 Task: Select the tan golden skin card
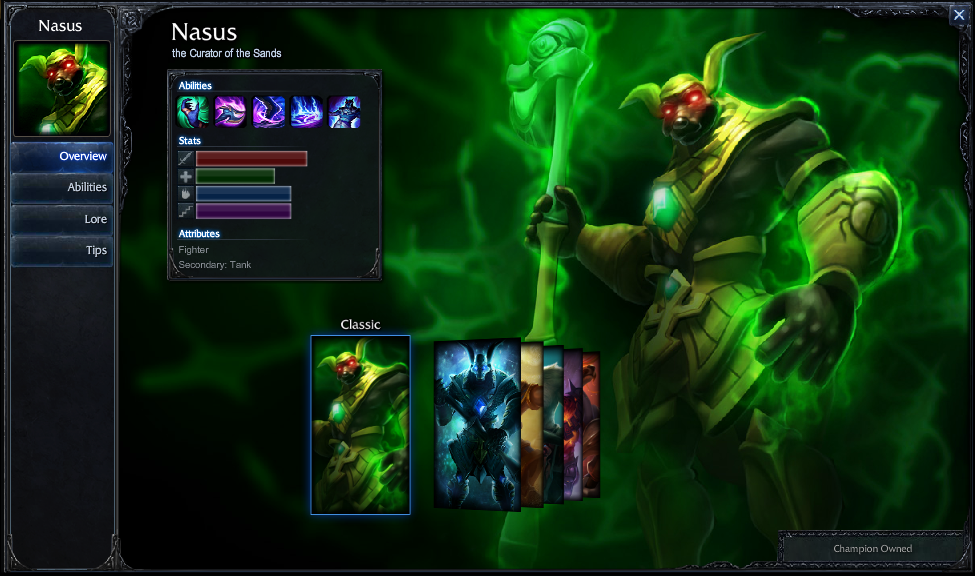click(532, 424)
